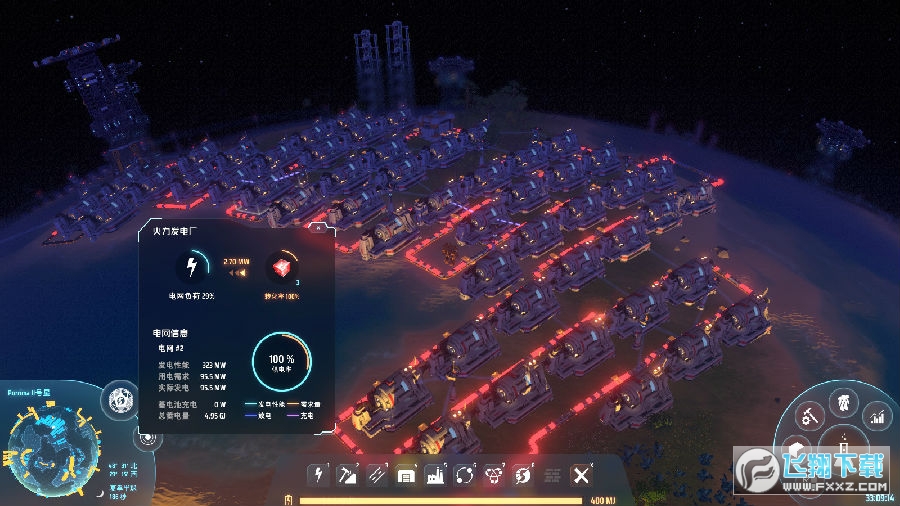Open the triple-hexagon research build category
Screen dimensions: 900x506
494,475
